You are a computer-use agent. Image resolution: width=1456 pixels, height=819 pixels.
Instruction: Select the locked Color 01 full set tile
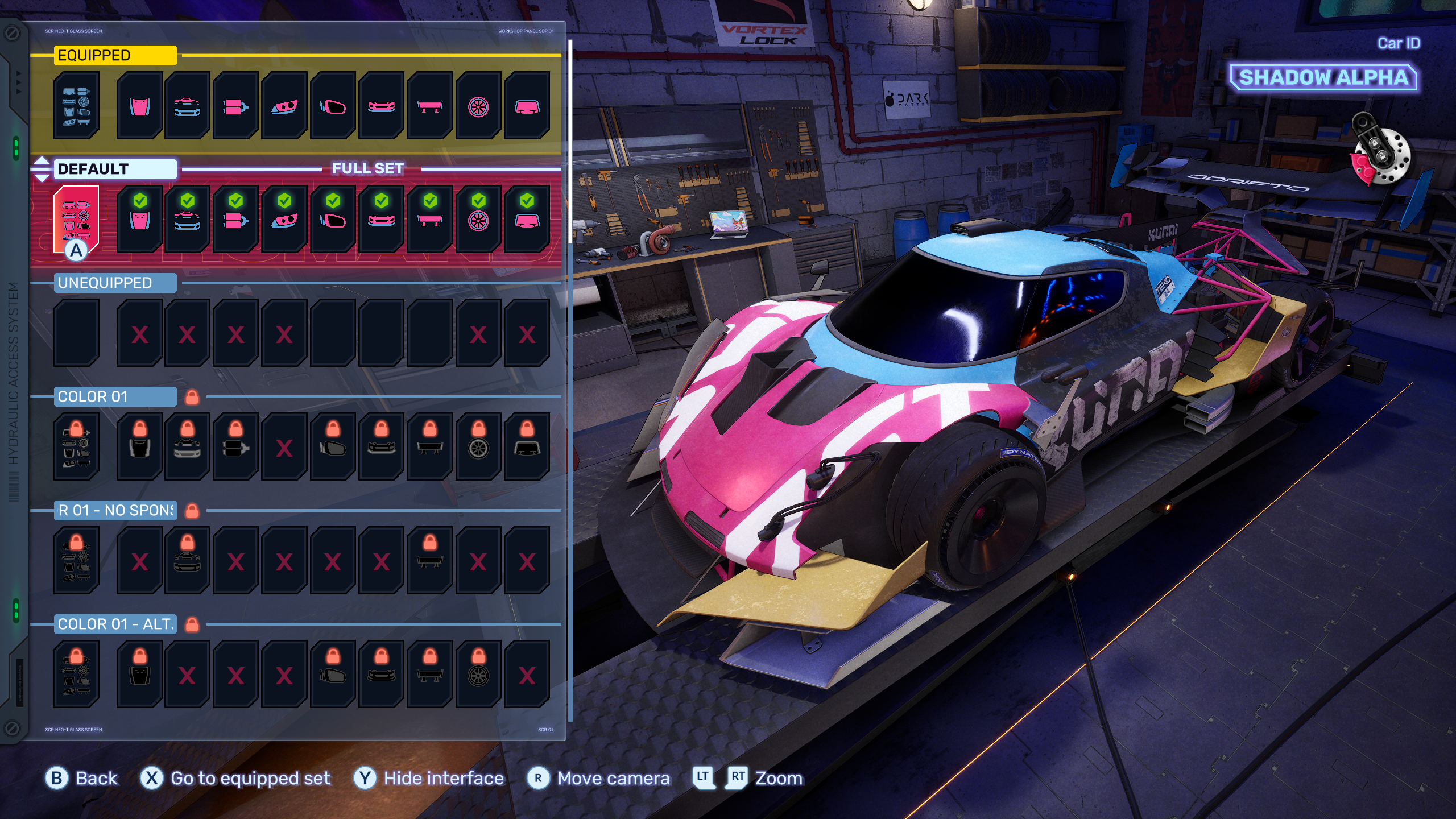76,446
